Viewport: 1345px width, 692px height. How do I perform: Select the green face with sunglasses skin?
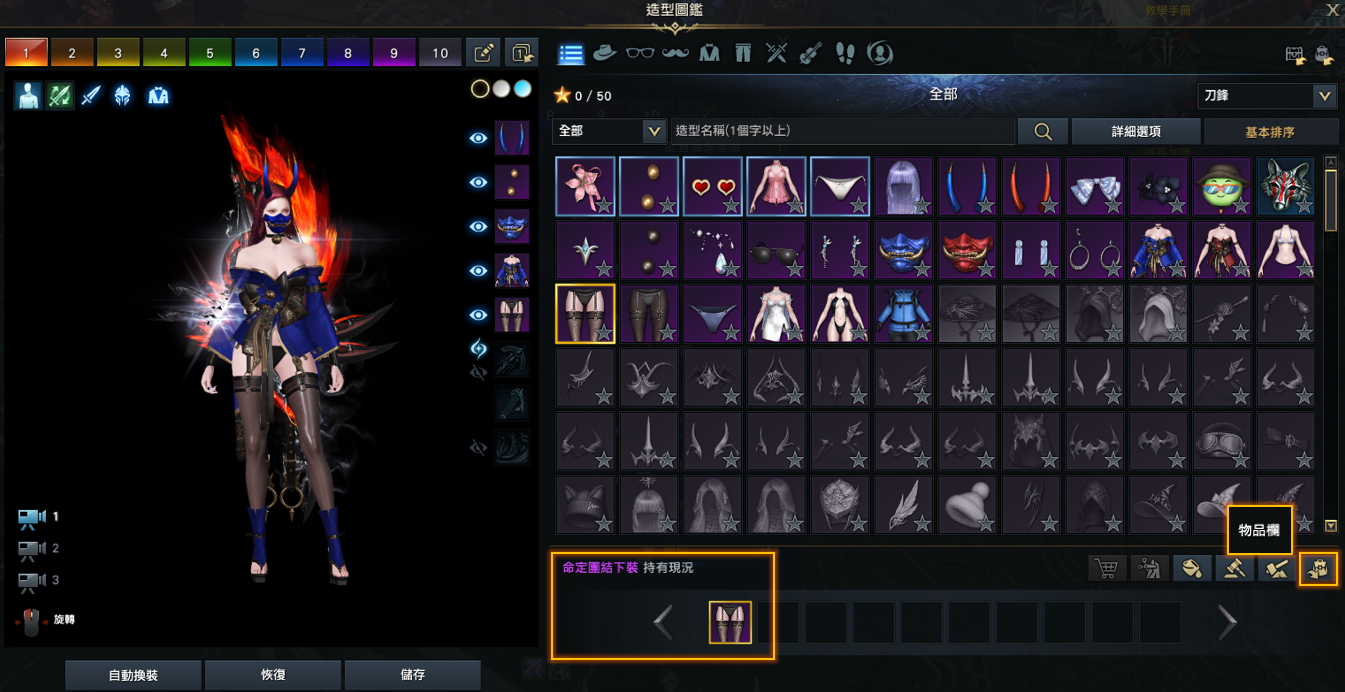click(x=1222, y=186)
